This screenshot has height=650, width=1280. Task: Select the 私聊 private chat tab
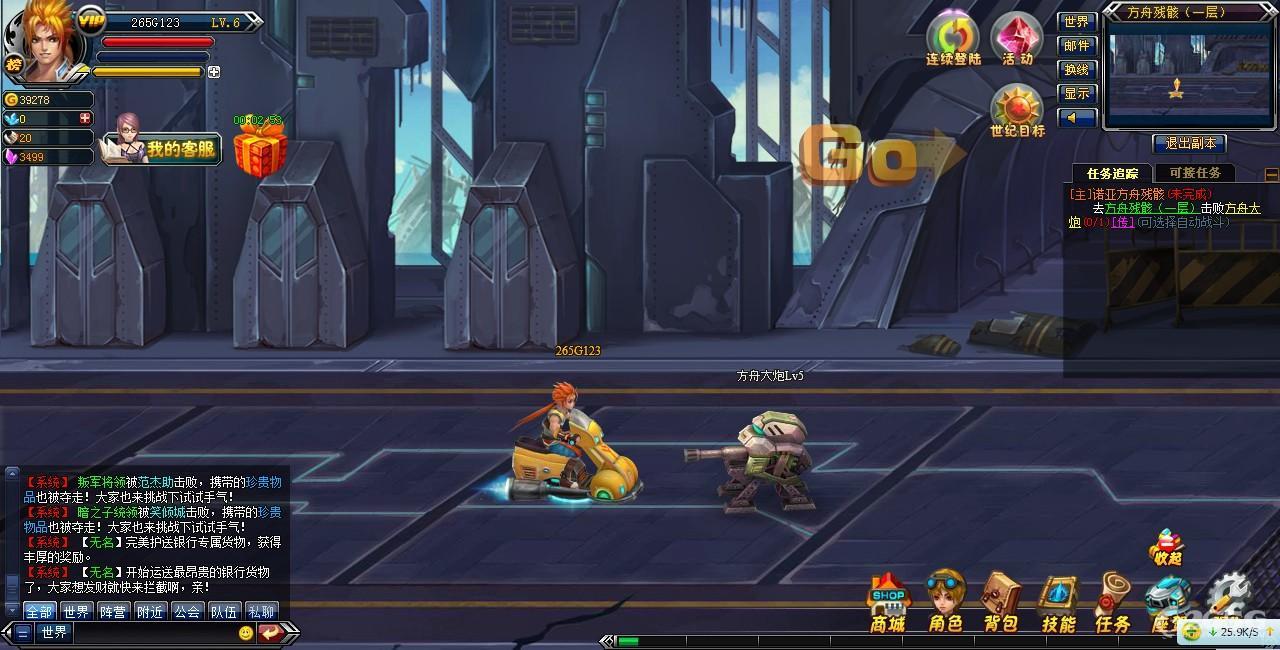click(260, 611)
